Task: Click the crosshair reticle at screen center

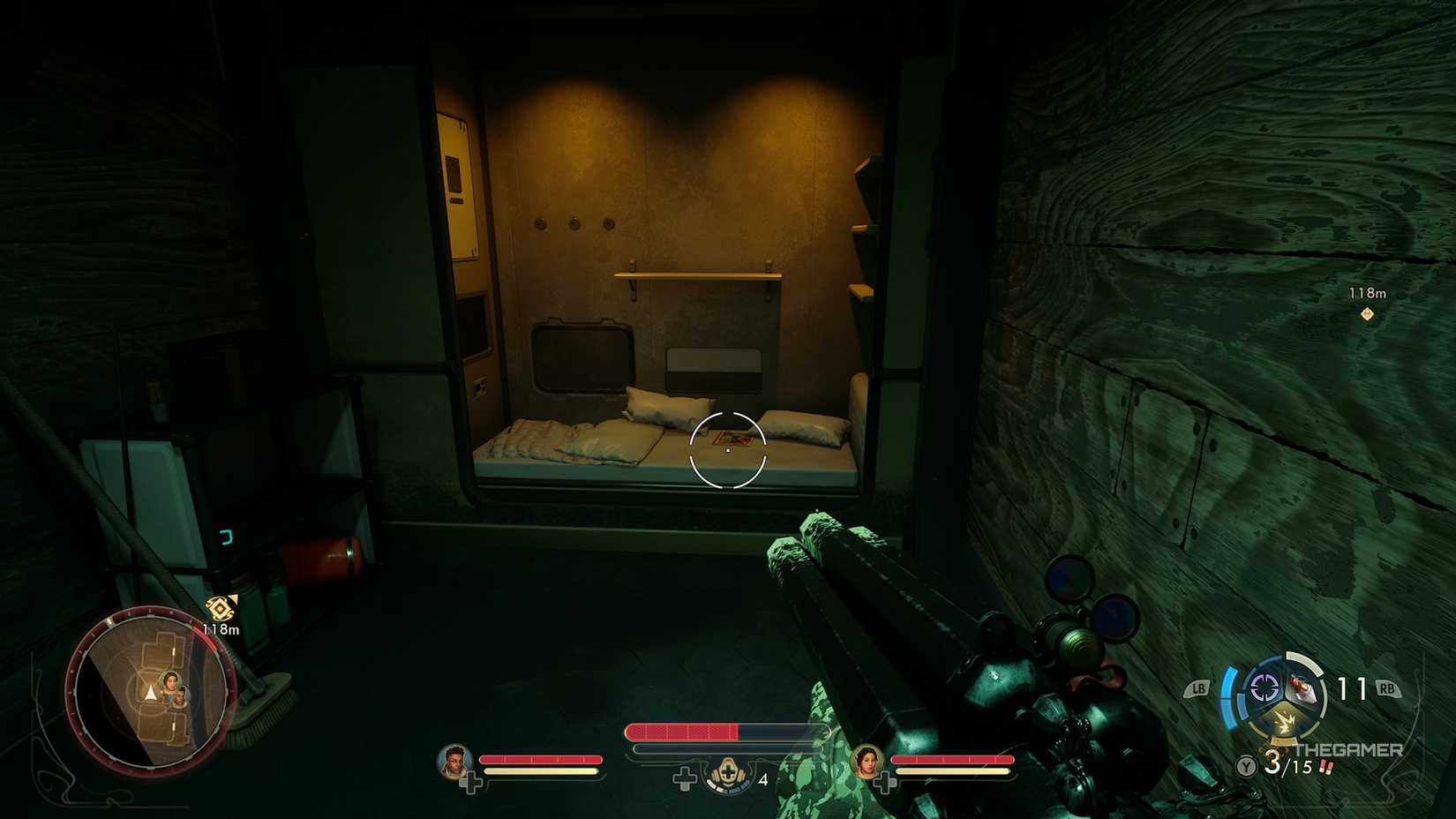Action: click(728, 450)
